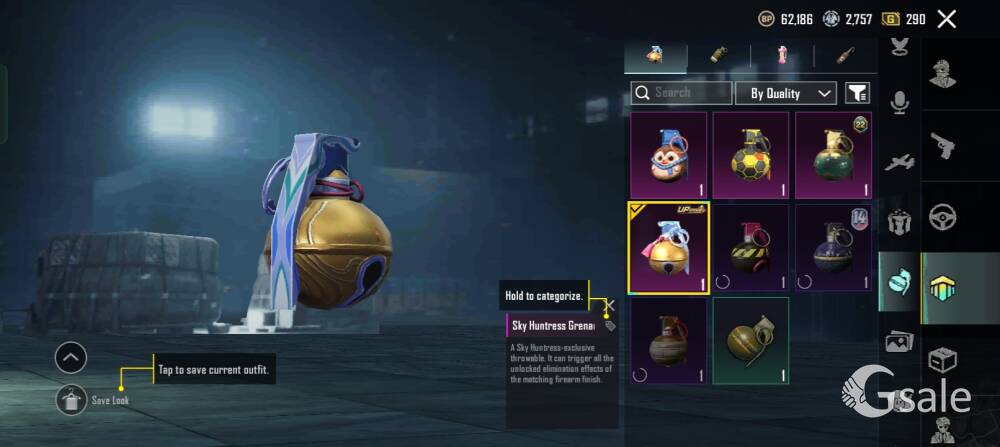The height and width of the screenshot is (447, 1000).
Task: Switch to the molotov cocktail tab
Action: [845, 55]
